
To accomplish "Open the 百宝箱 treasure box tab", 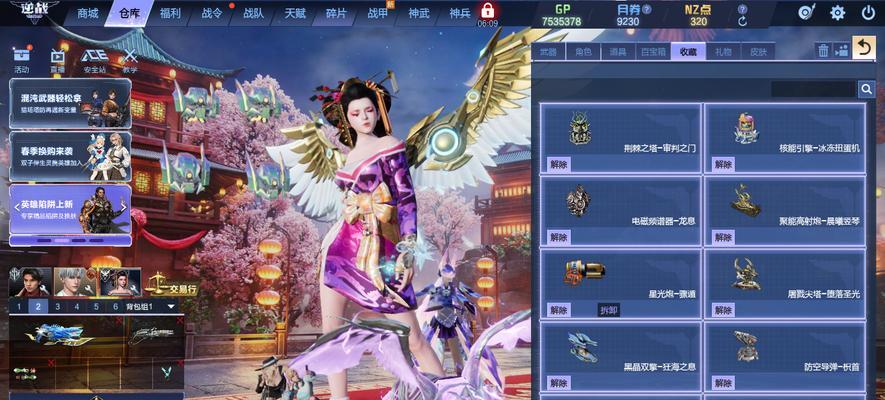I will pyautogui.click(x=653, y=51).
